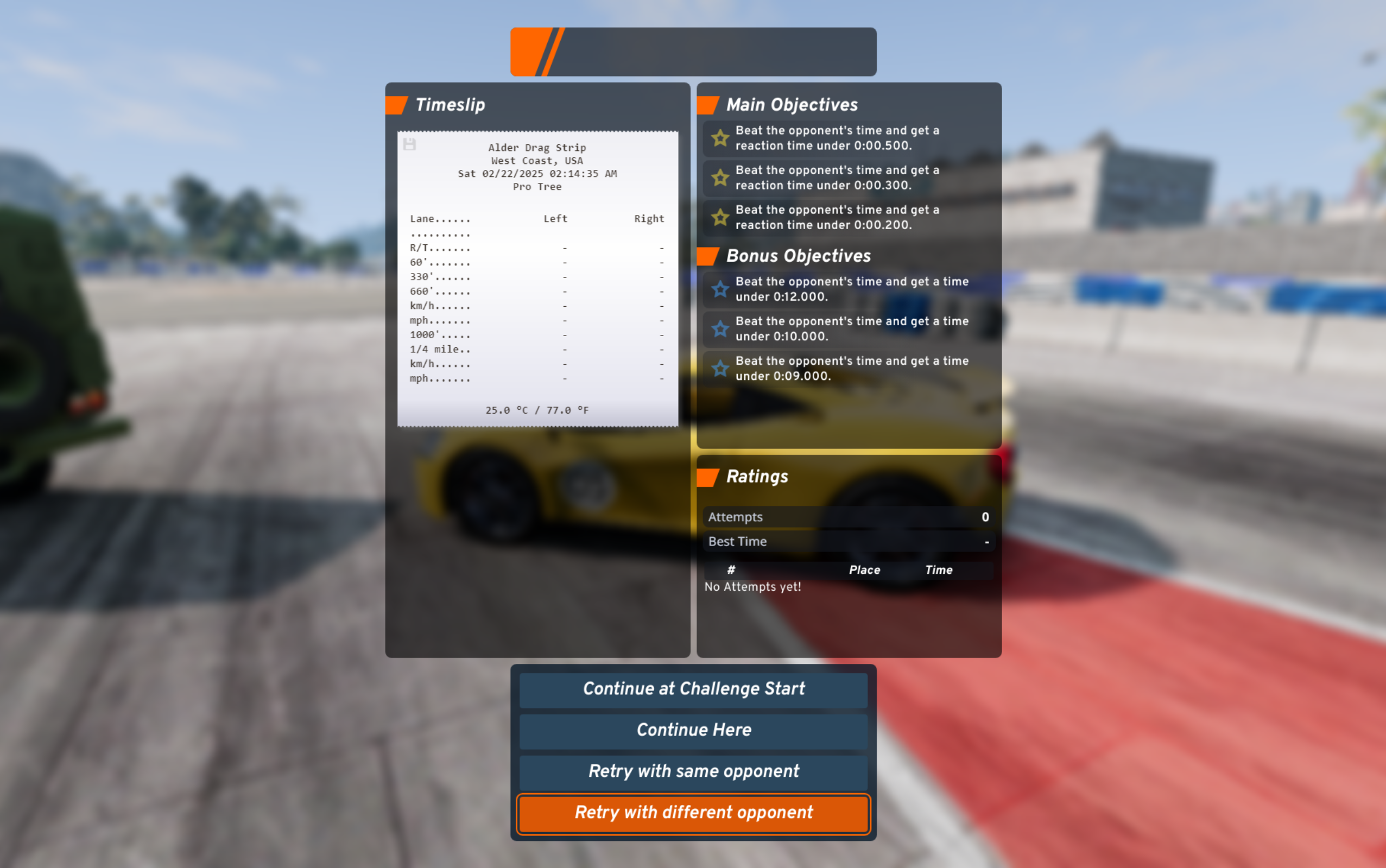Select the blue star for the 0:09.000 bonus objective
Screen dimensions: 1386x868
pyautogui.click(x=719, y=369)
